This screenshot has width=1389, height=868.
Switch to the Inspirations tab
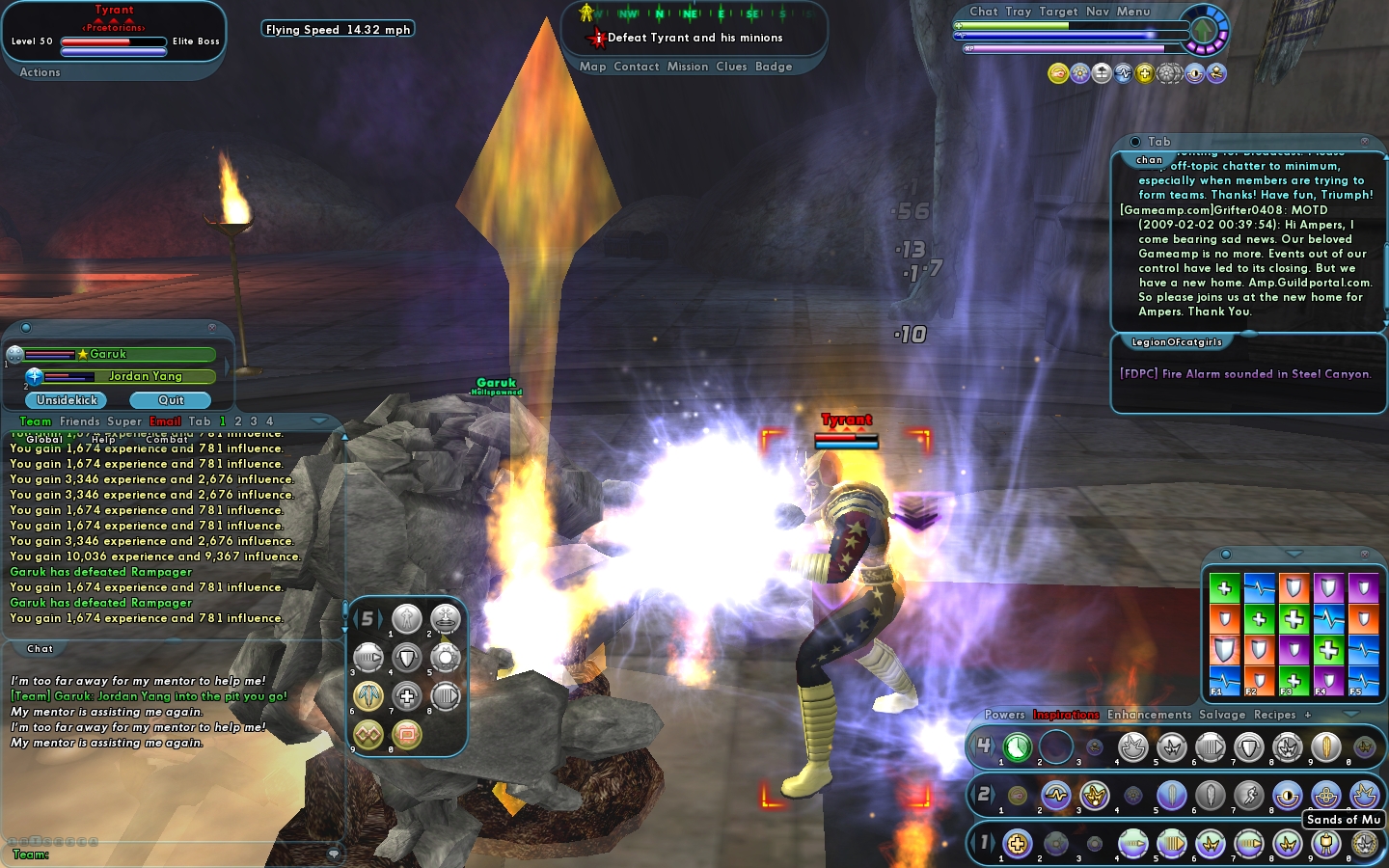1066,715
